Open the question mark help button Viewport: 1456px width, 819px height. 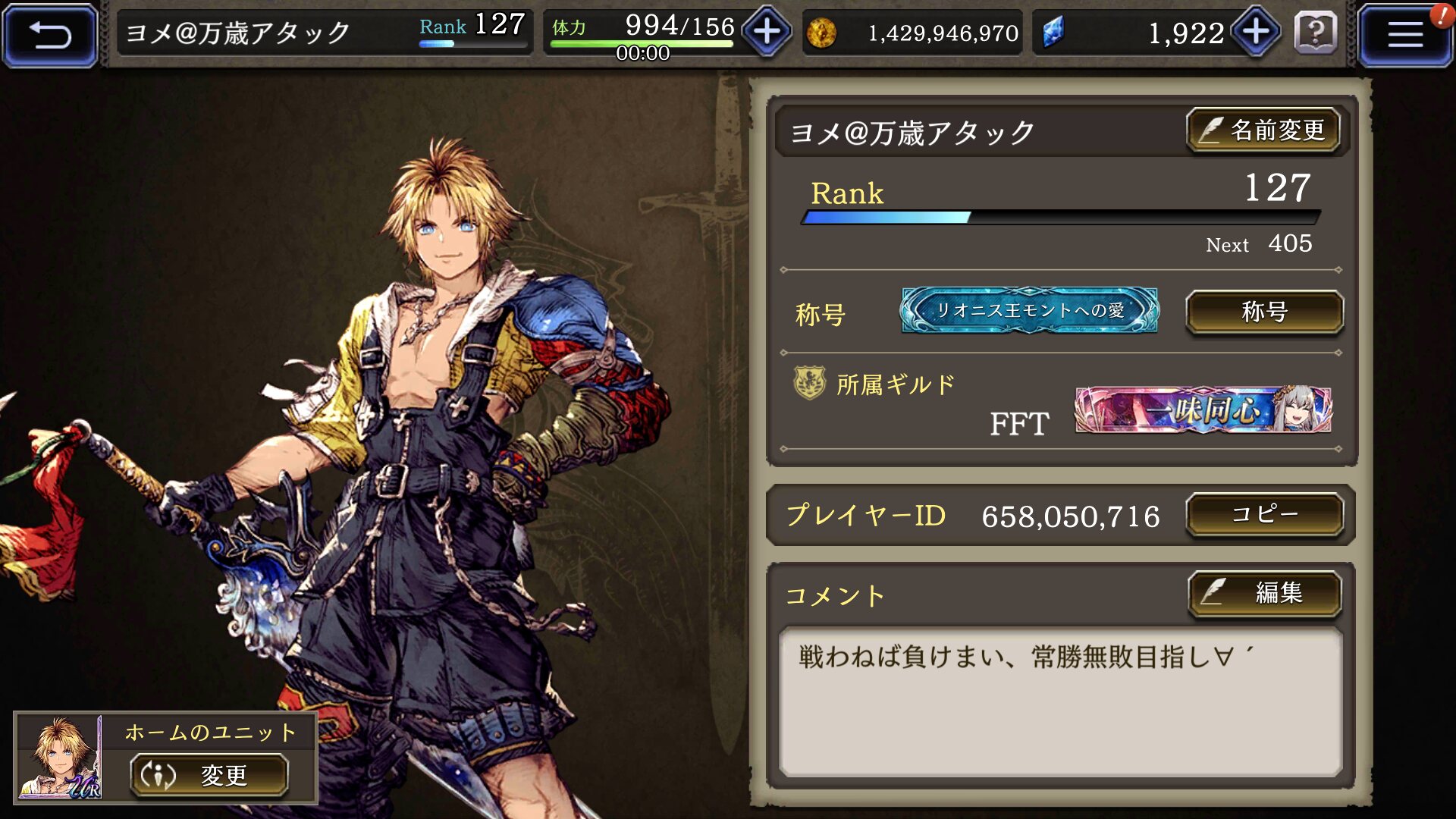pos(1316,33)
